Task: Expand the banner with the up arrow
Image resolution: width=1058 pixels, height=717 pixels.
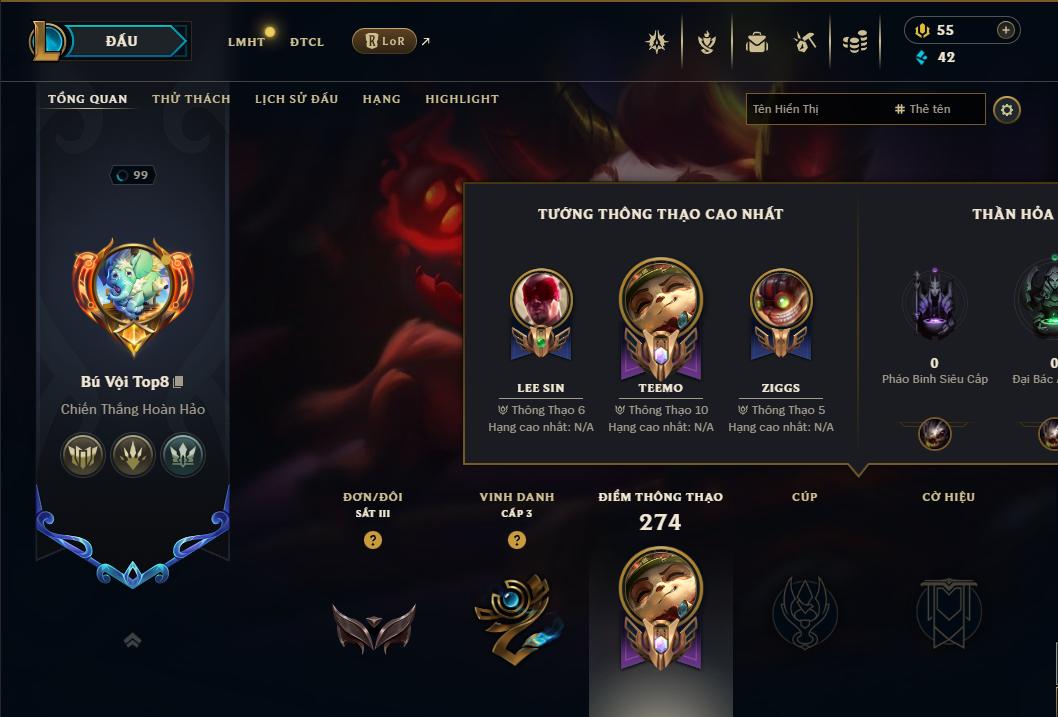Action: tap(132, 641)
